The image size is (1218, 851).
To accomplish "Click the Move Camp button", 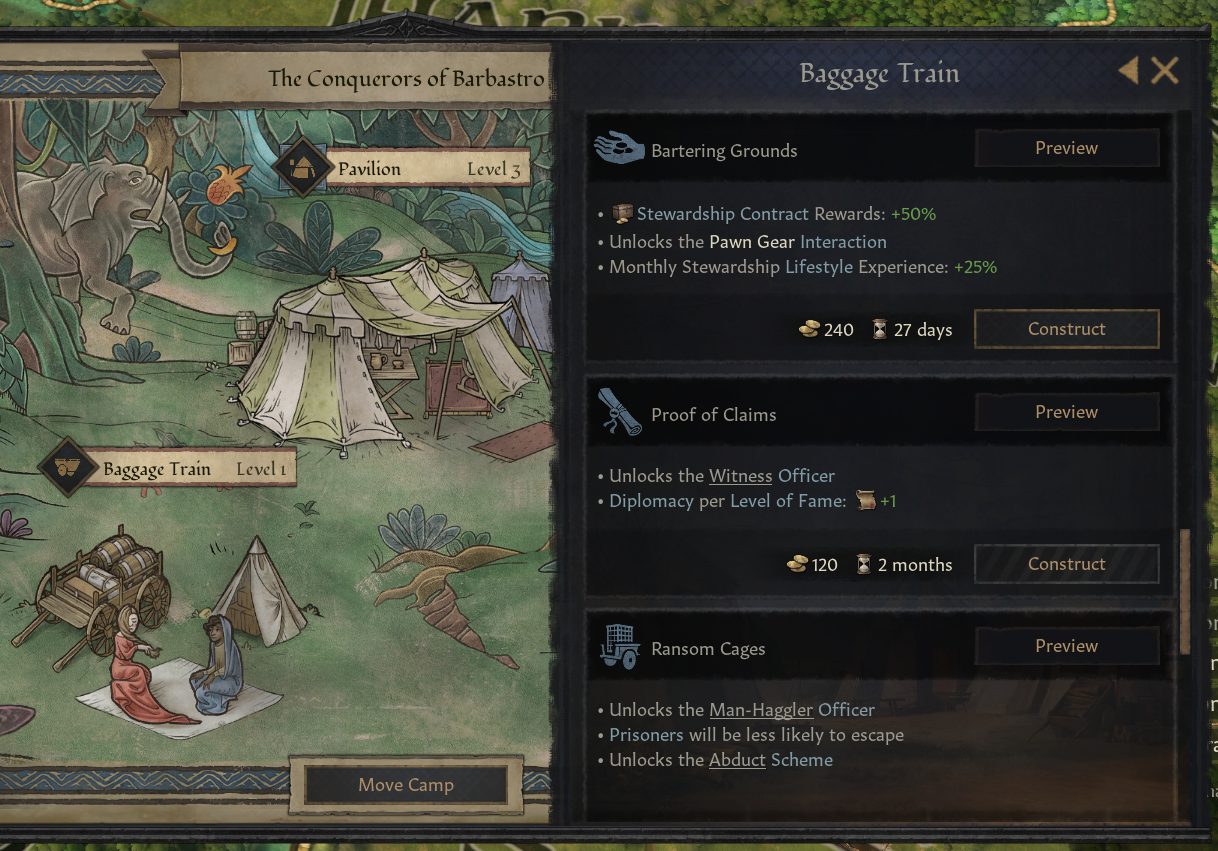I will tap(406, 785).
